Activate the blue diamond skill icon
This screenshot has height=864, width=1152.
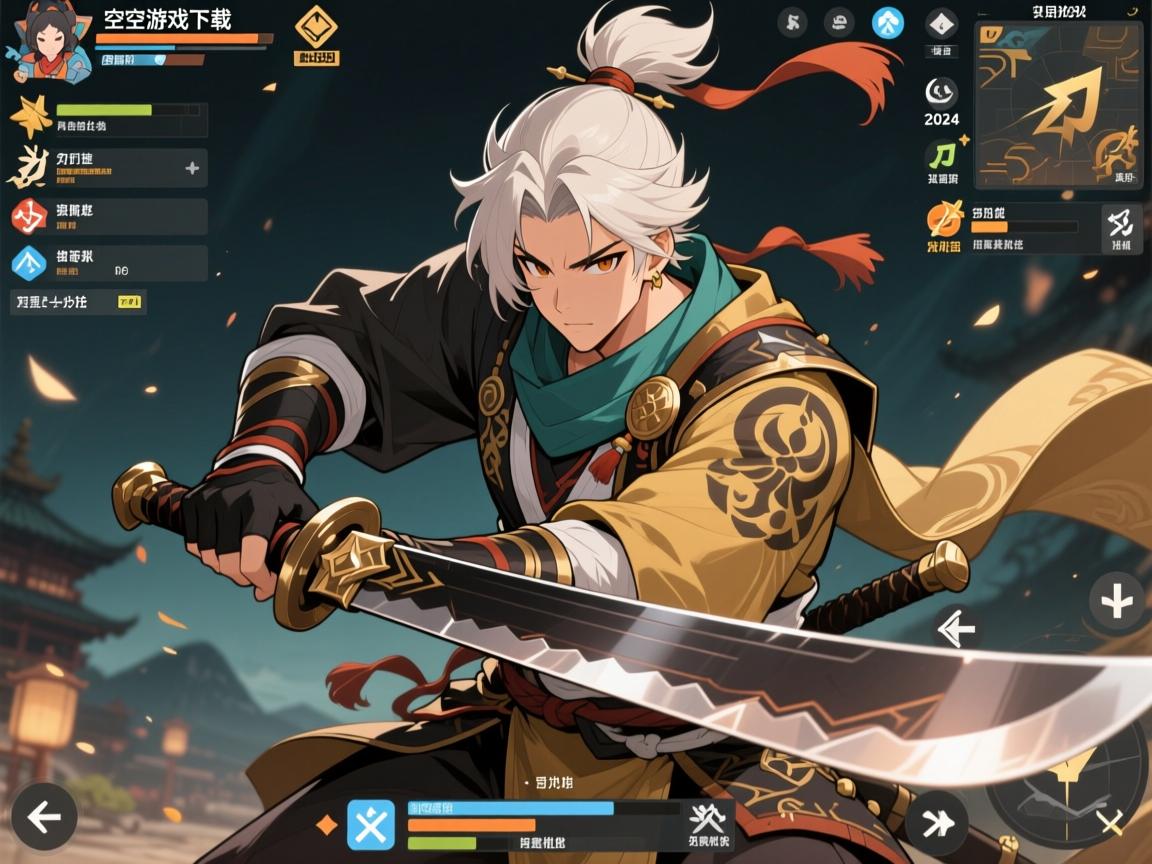click(x=30, y=263)
